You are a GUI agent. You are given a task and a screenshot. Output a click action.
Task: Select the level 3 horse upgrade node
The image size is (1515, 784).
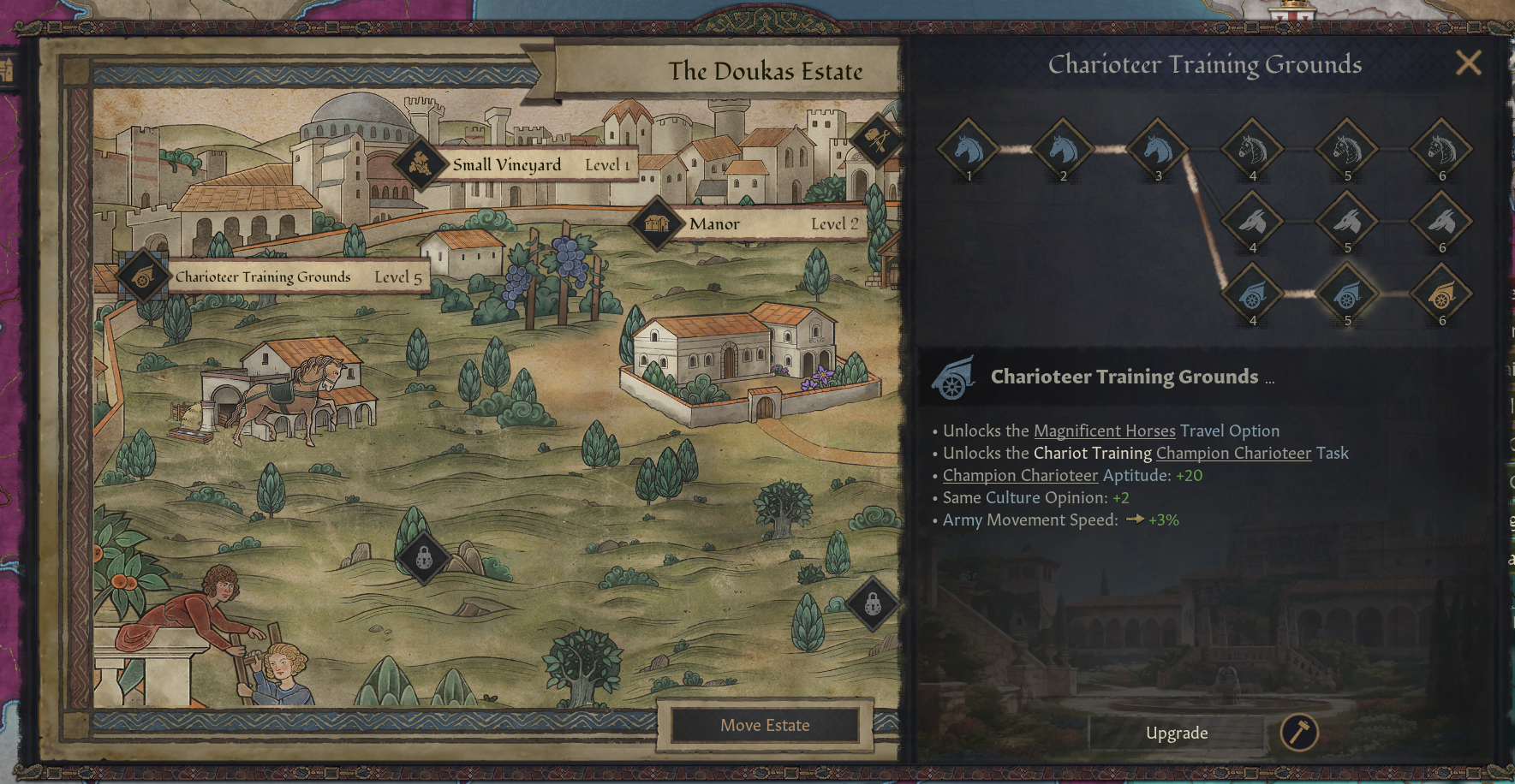tap(1158, 149)
